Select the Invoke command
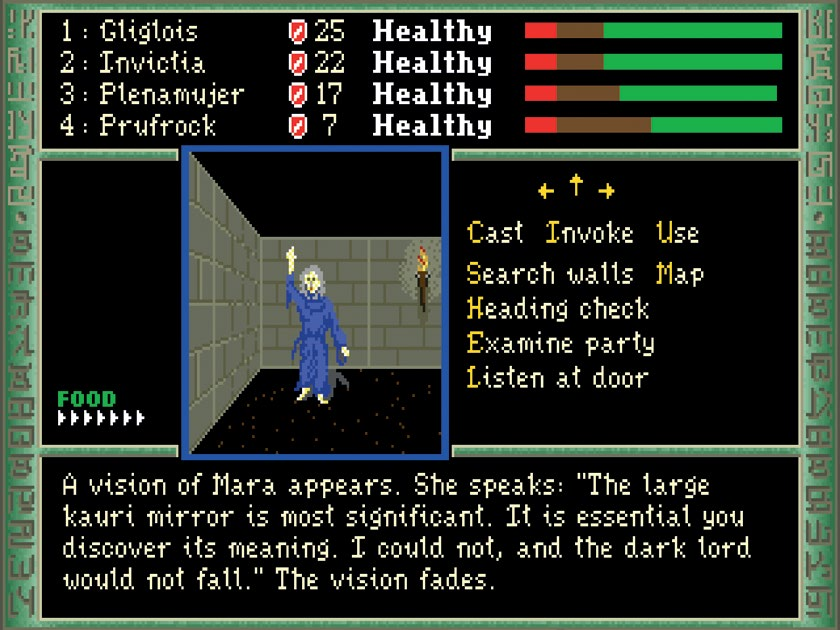 (x=590, y=234)
